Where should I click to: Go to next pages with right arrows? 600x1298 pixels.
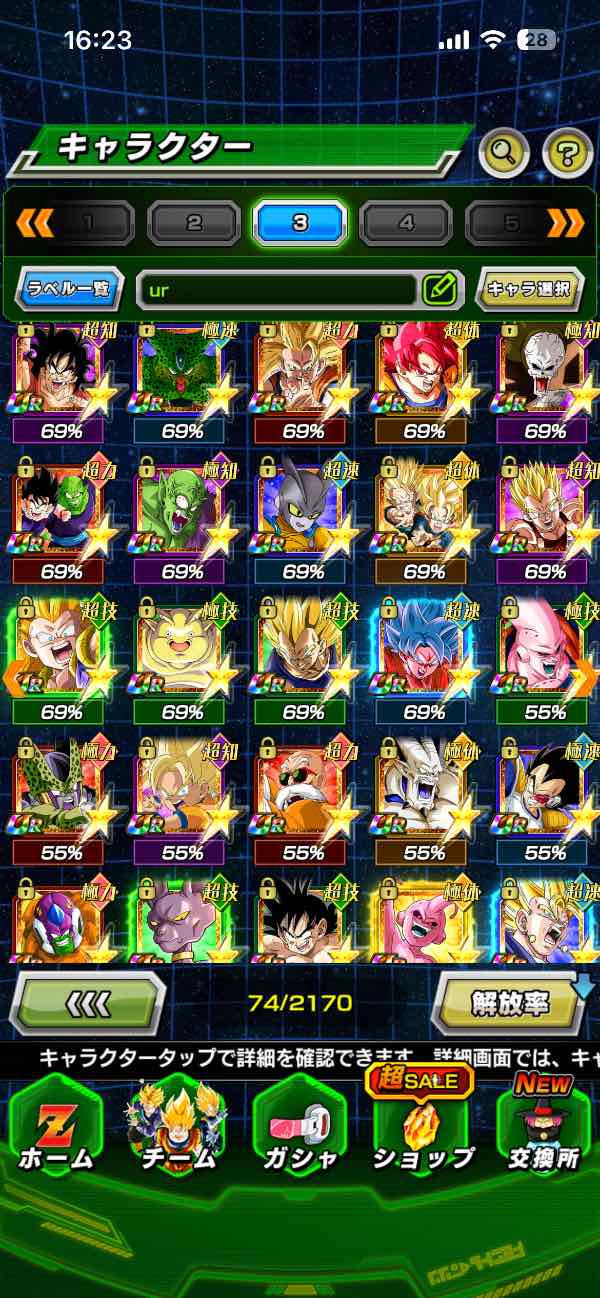(566, 223)
